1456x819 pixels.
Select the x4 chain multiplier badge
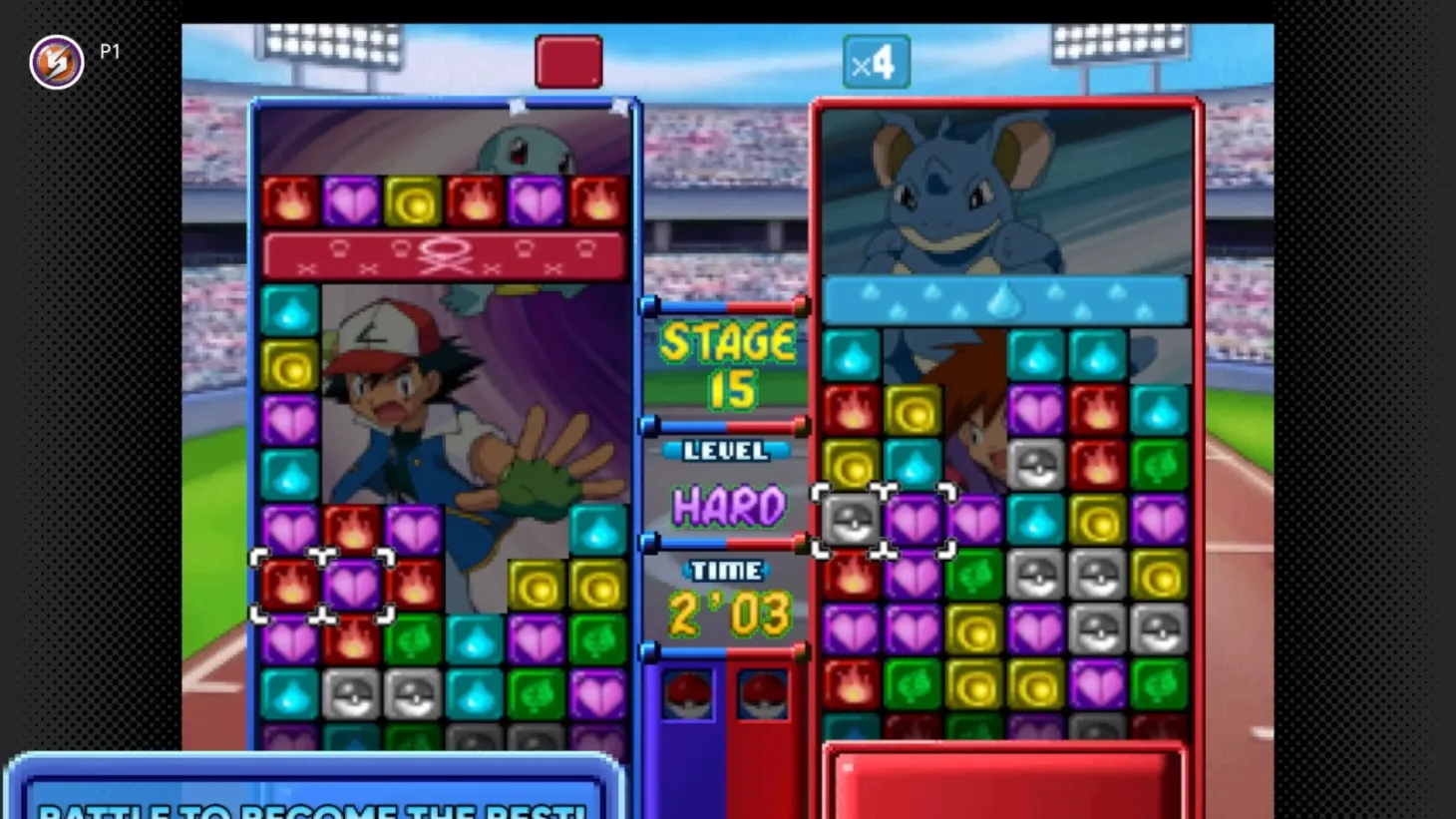click(876, 60)
